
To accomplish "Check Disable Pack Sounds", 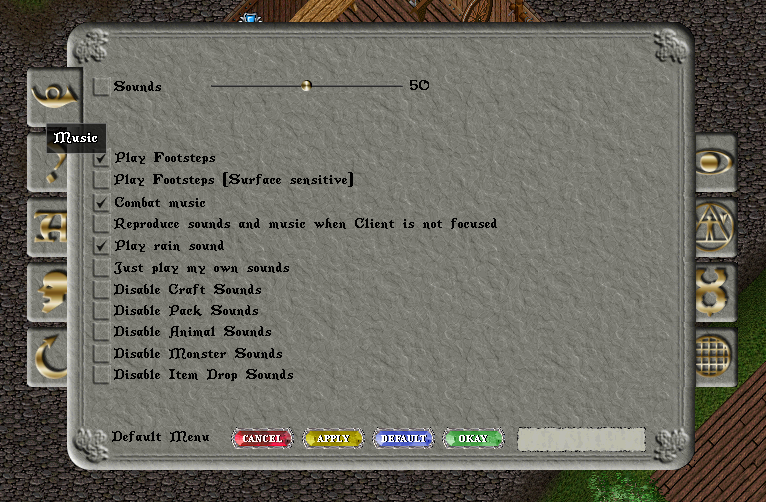I will [x=101, y=311].
